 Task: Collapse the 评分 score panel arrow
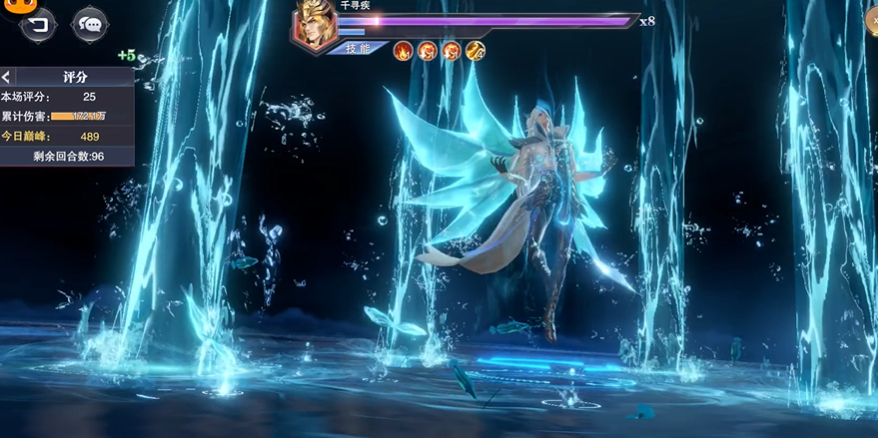(7, 77)
